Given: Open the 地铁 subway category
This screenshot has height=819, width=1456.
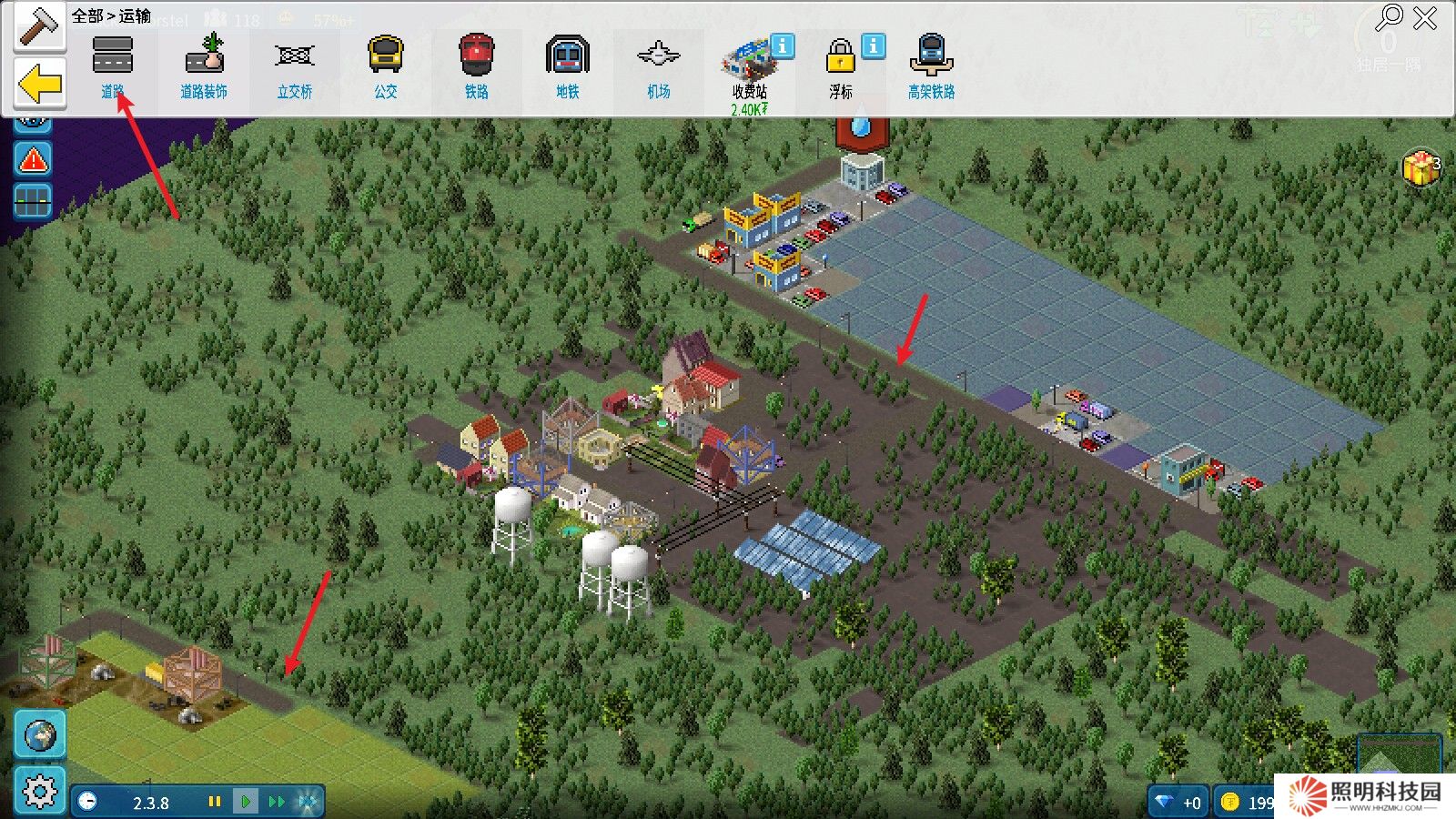Looking at the screenshot, I should (568, 65).
